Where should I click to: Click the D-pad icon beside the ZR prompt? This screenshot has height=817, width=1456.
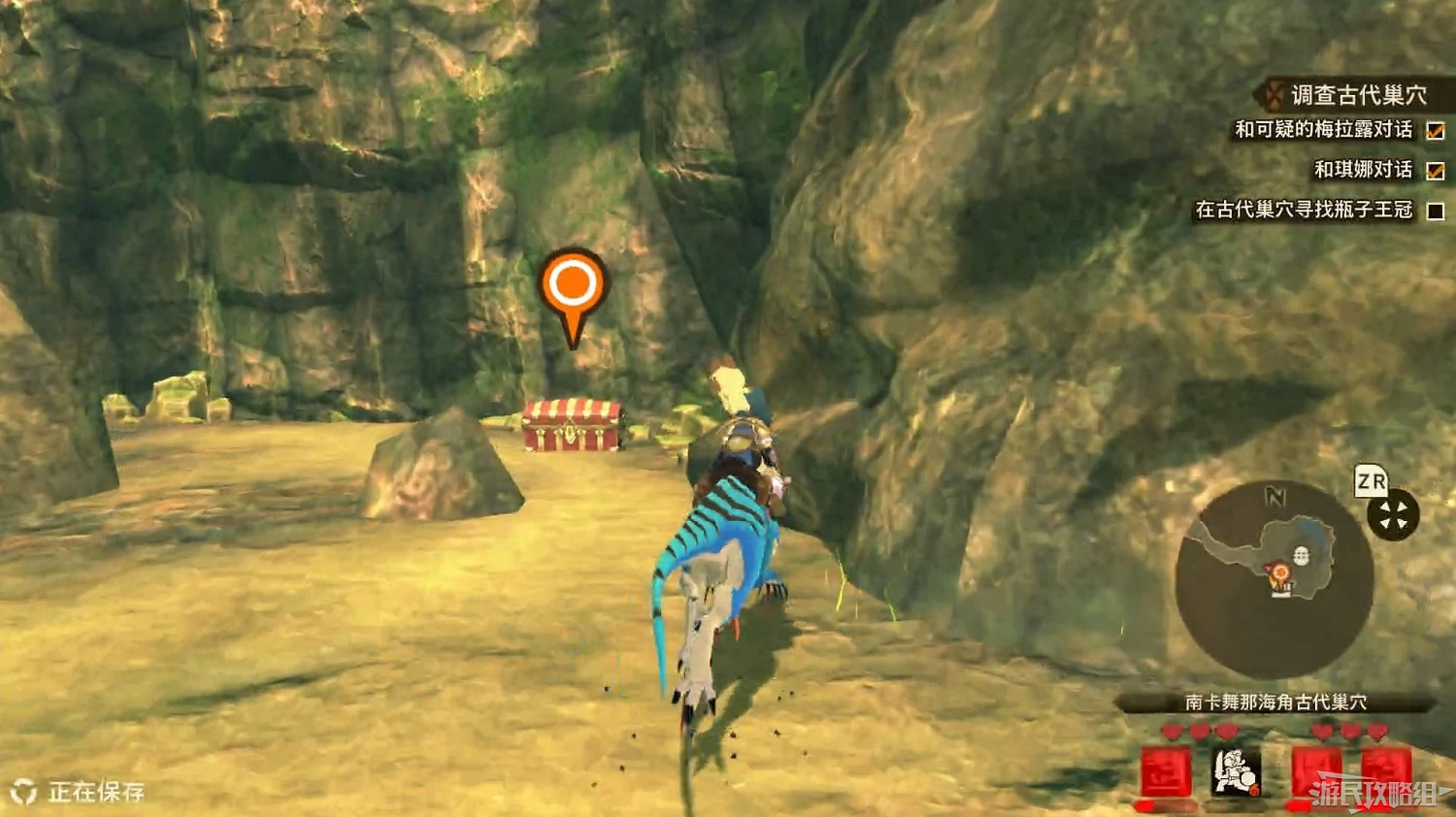tap(1395, 514)
